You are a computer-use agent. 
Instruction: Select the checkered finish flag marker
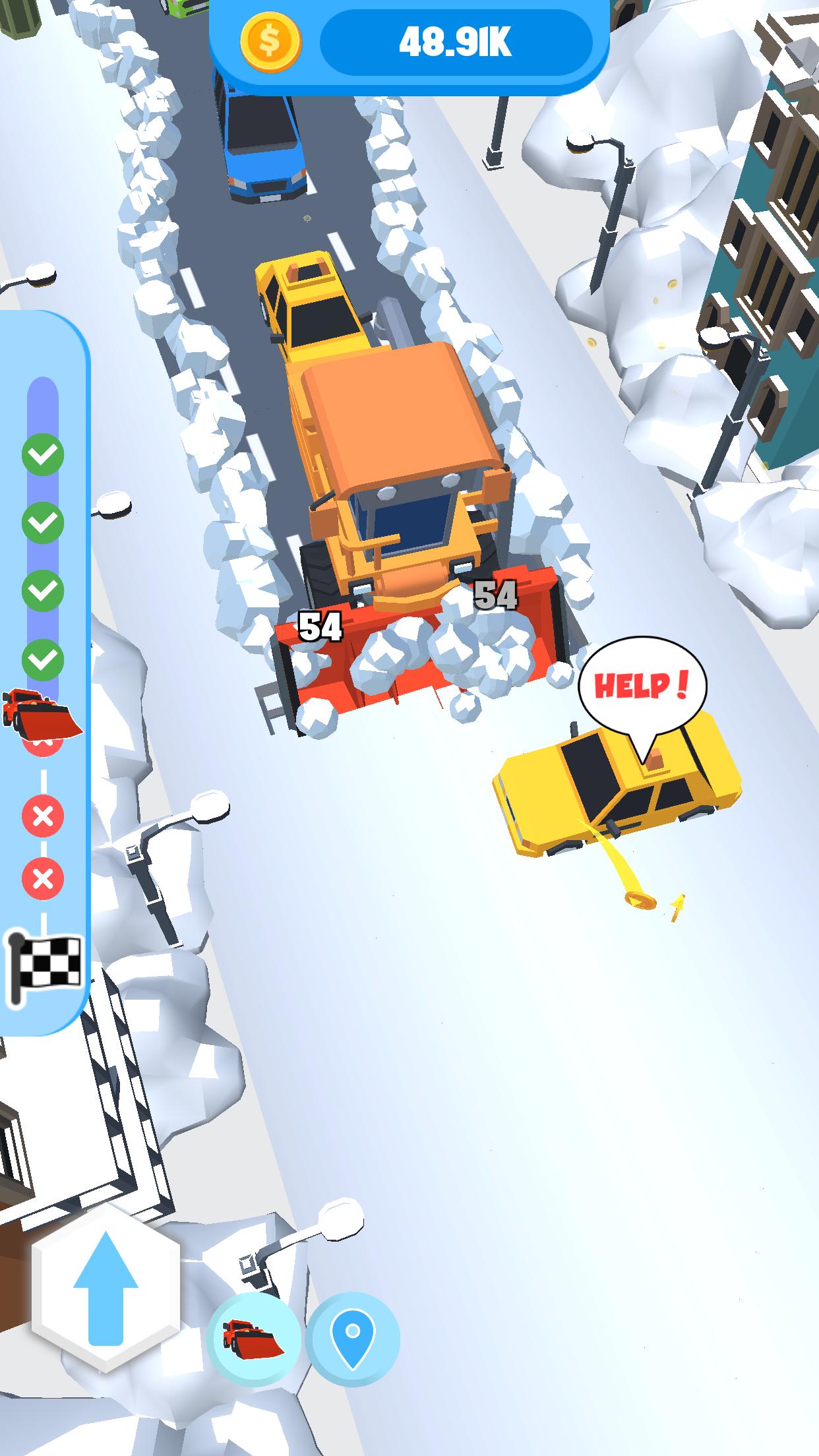pos(44,968)
